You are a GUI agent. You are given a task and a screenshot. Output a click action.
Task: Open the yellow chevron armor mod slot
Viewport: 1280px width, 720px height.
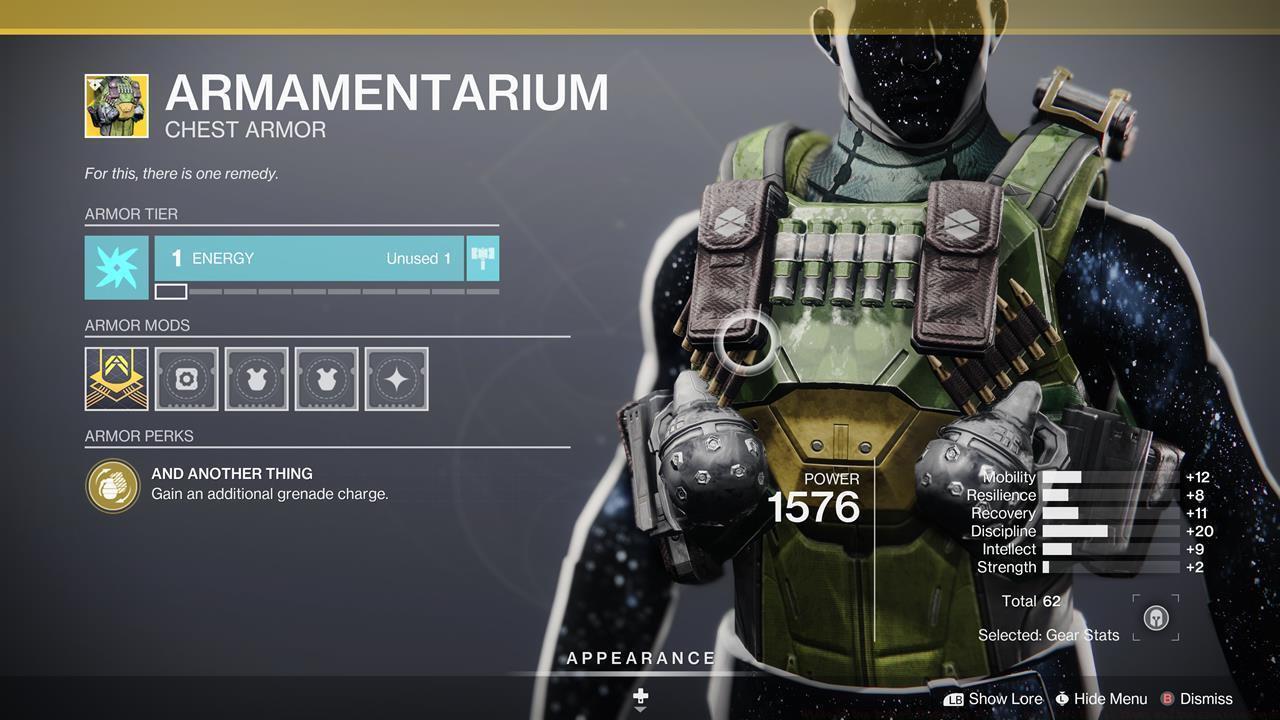click(116, 379)
